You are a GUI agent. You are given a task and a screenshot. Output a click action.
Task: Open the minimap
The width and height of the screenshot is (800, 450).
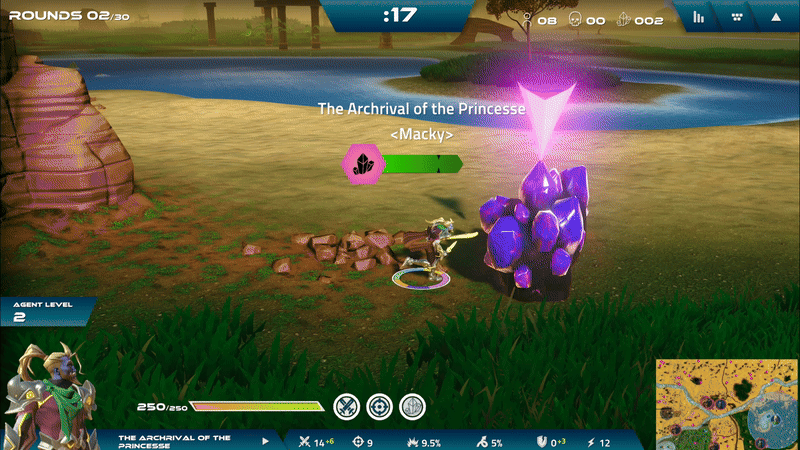coord(727,404)
